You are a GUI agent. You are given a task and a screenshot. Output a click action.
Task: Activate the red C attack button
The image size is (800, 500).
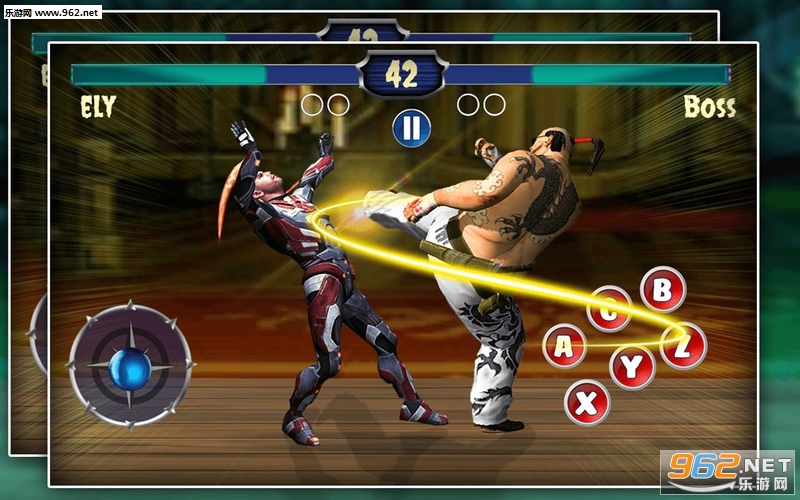[x=609, y=309]
